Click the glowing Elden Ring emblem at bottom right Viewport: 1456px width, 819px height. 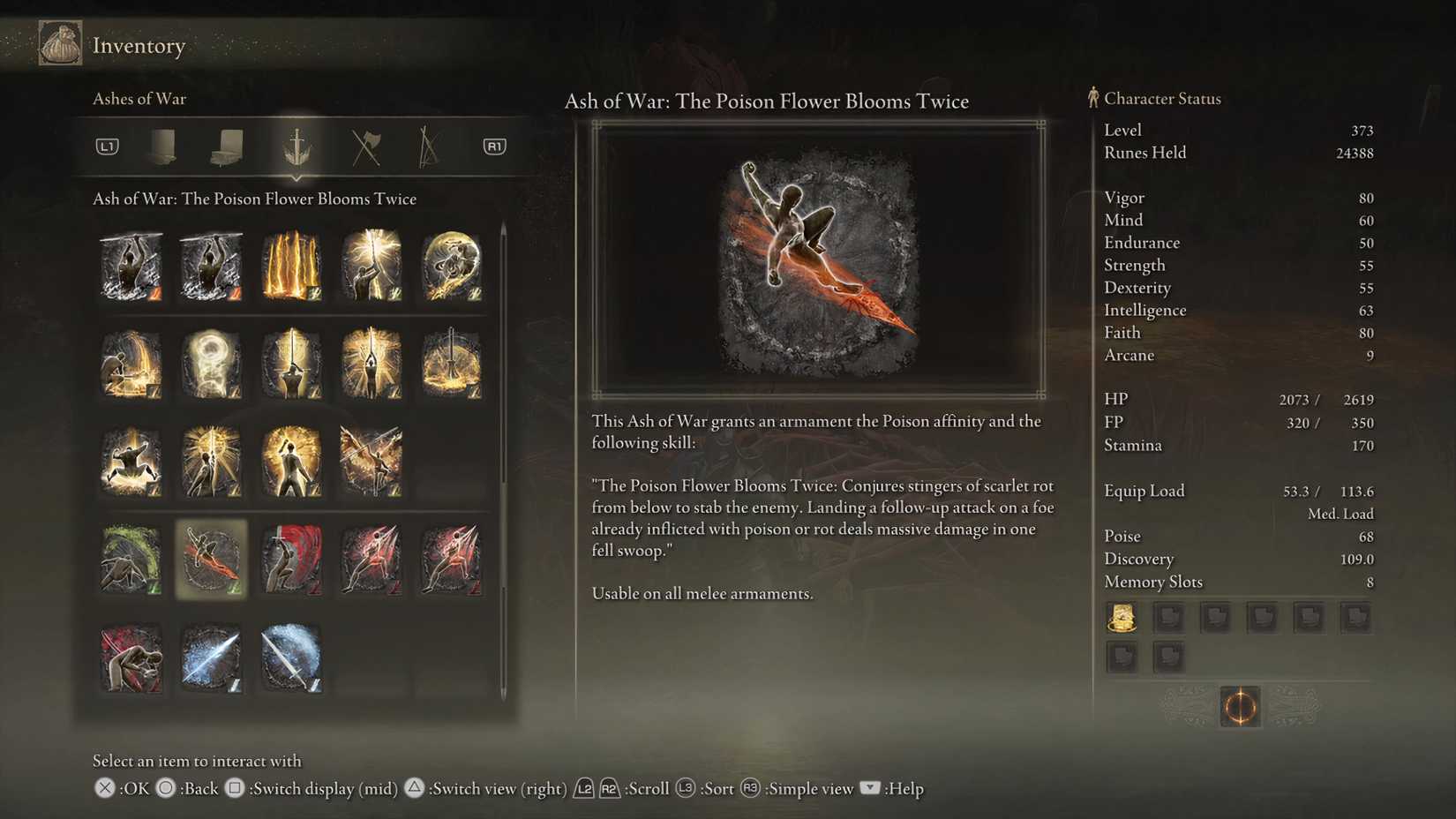[x=1240, y=707]
